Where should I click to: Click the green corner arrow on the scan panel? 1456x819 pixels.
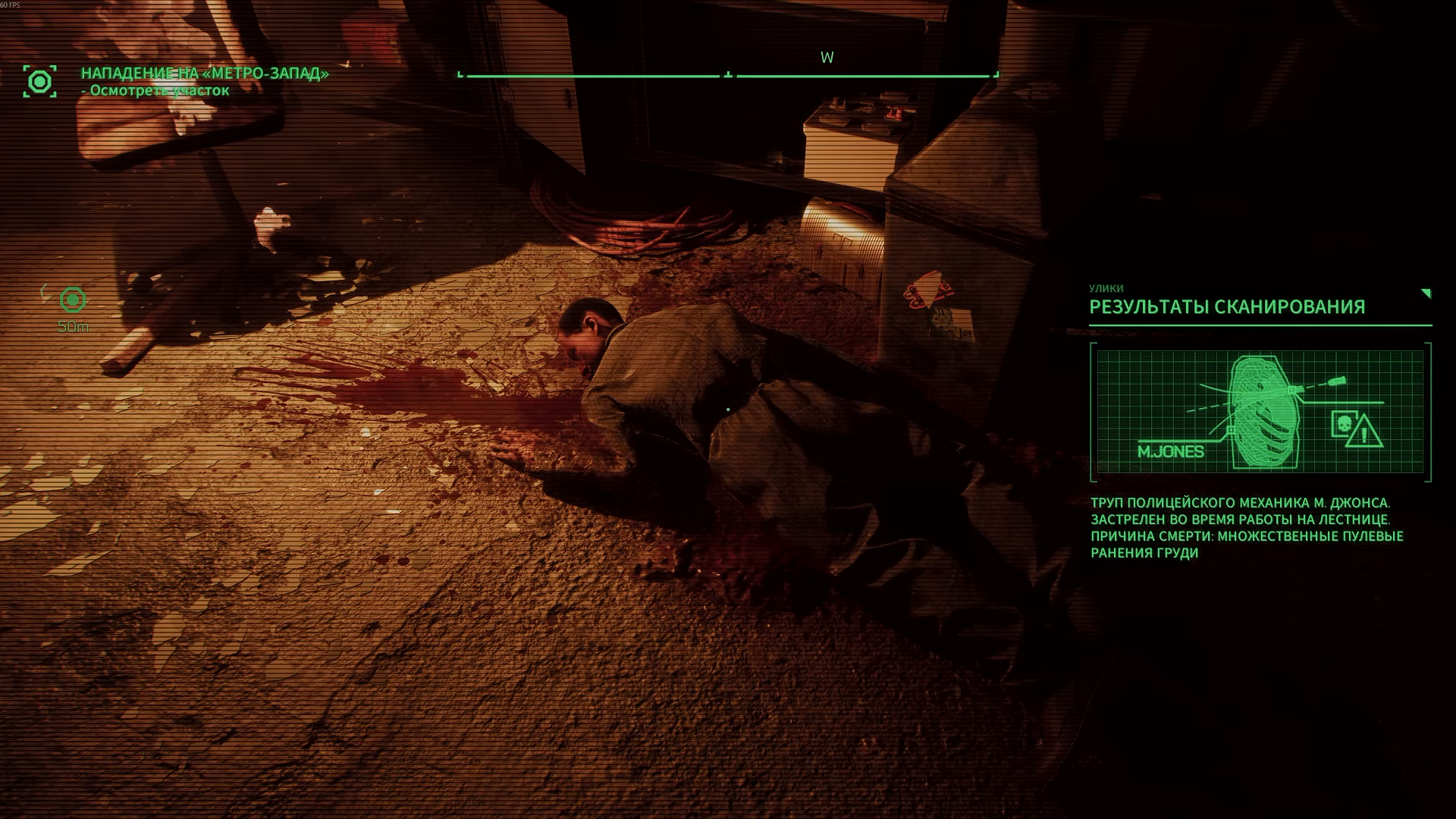coord(1426,293)
